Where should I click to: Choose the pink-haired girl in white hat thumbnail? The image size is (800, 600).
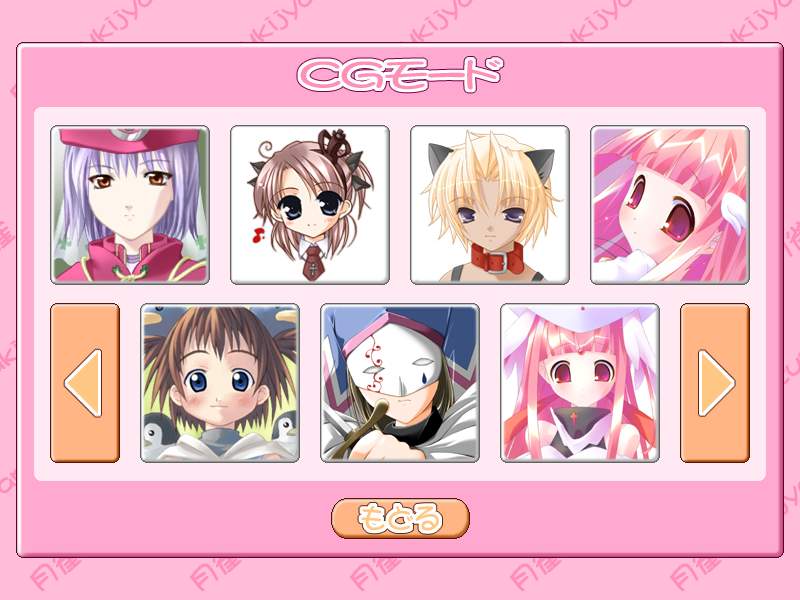tap(580, 383)
